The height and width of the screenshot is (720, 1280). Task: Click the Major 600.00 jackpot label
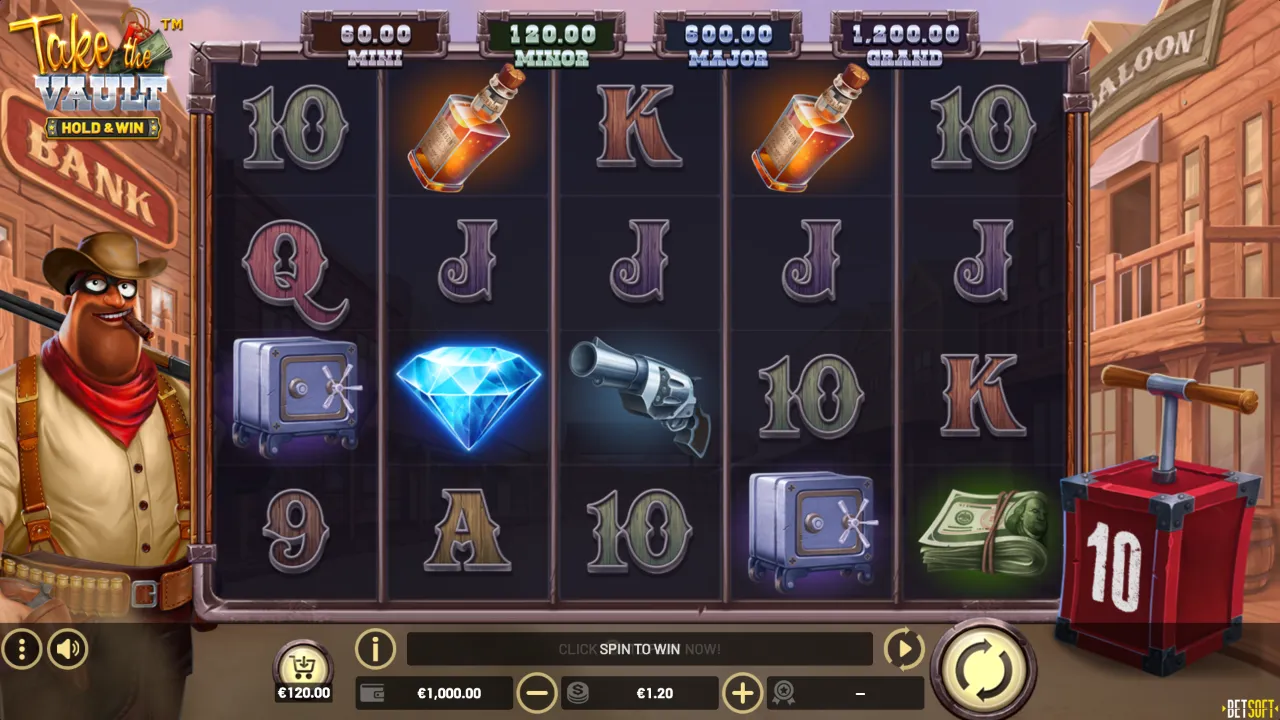[x=728, y=40]
